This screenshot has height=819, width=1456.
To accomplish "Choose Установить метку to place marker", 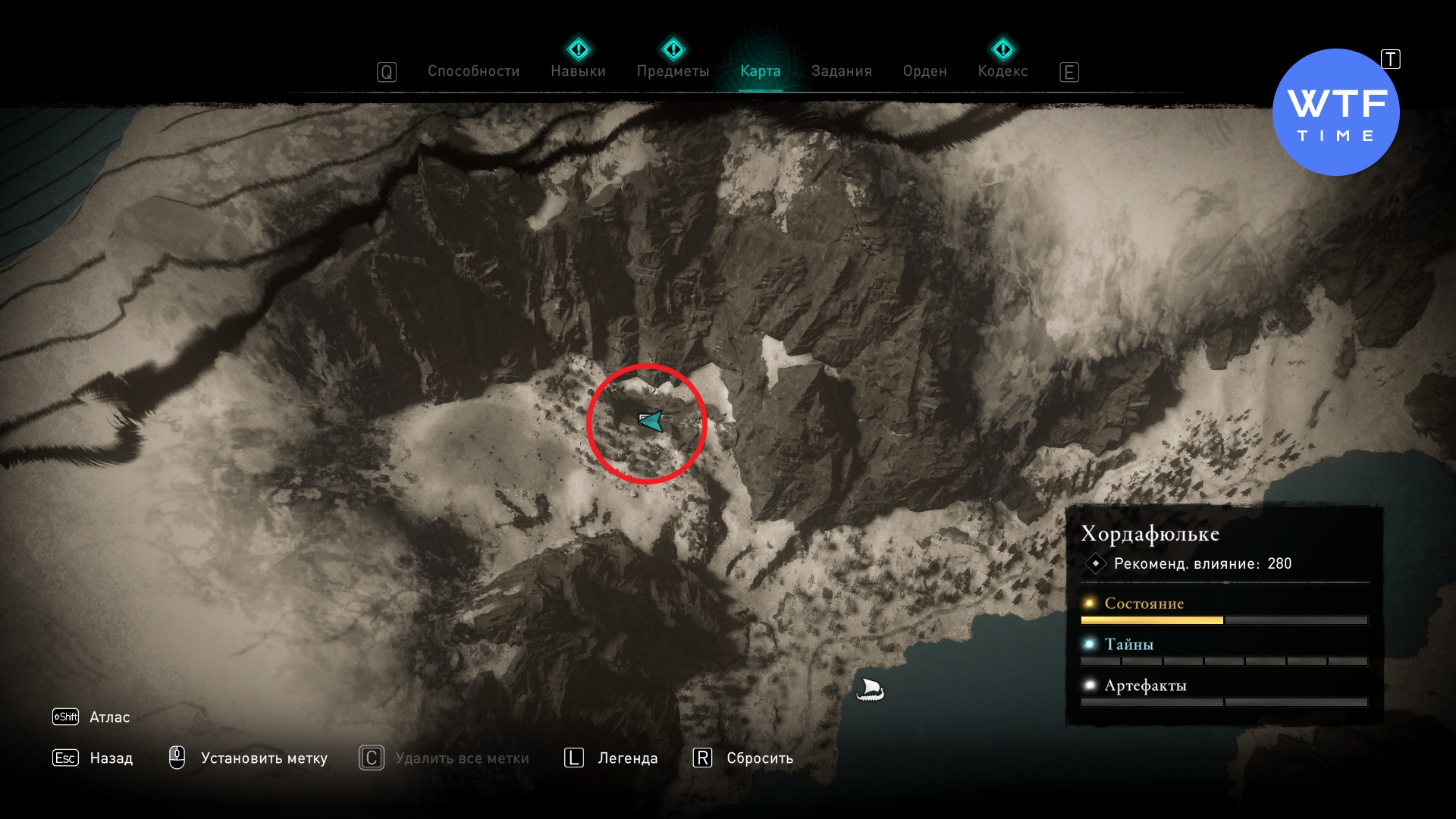I will [263, 758].
